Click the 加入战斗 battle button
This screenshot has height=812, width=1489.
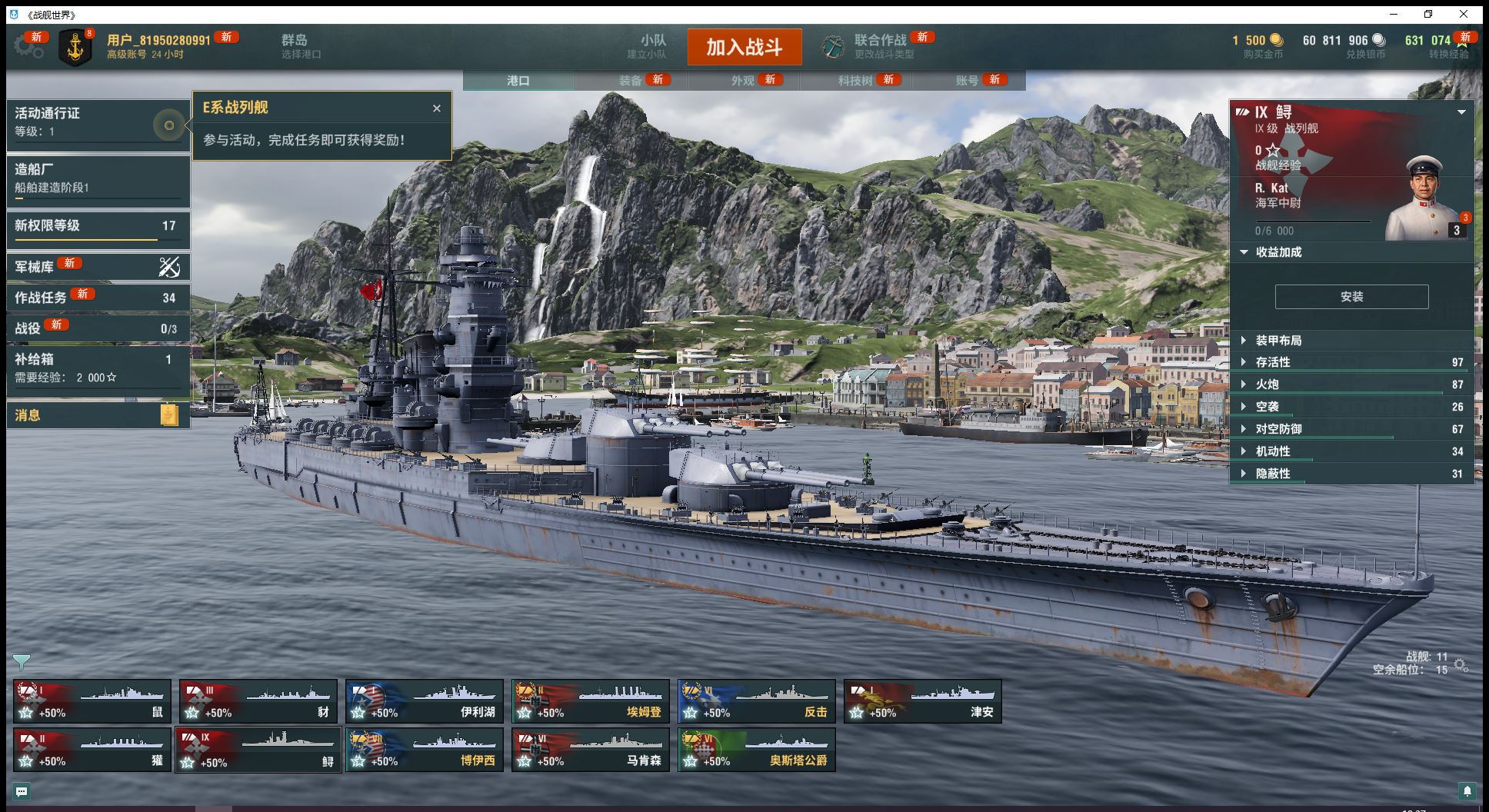coord(744,47)
